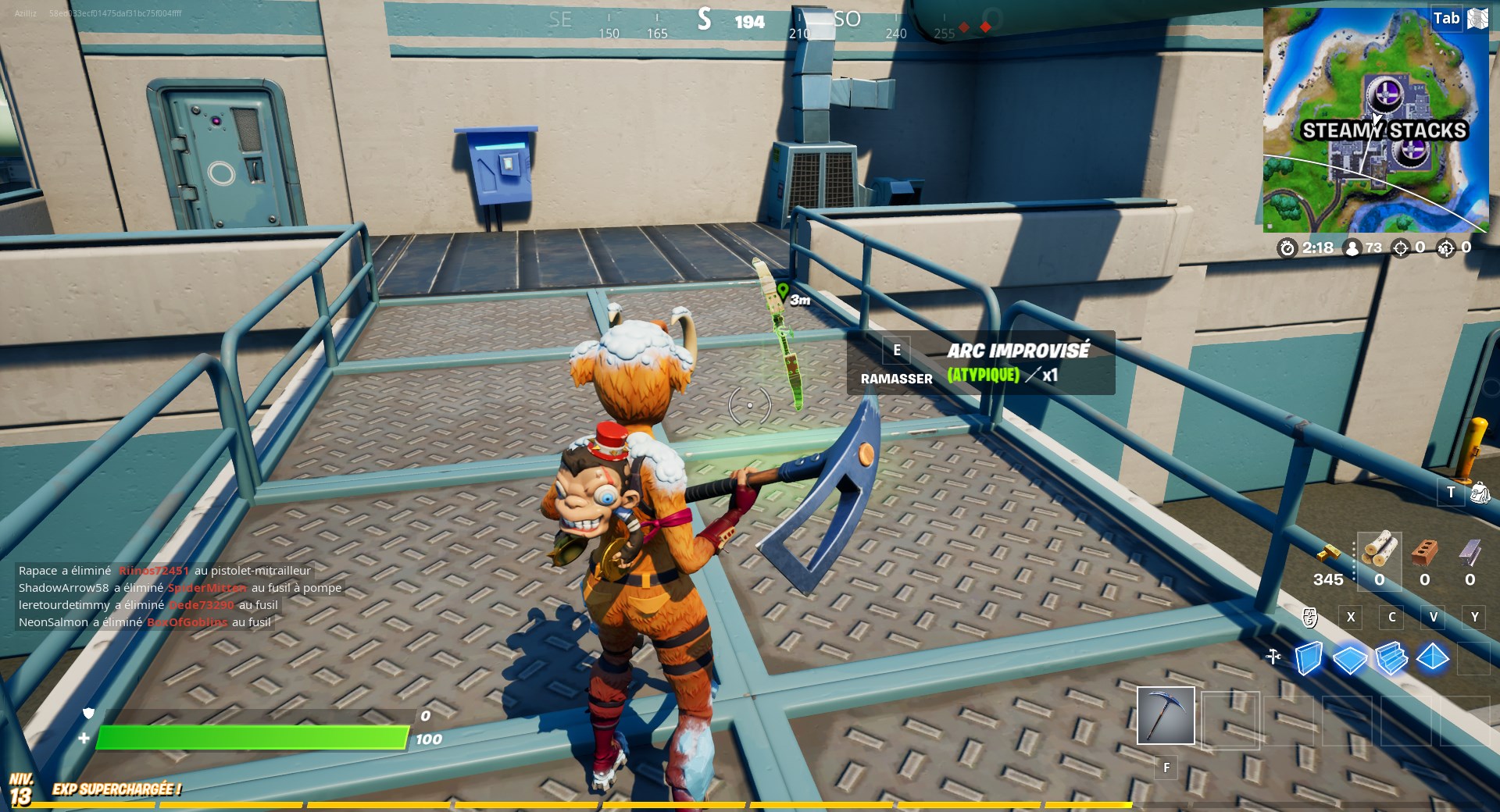This screenshot has height=812, width=1500.
Task: Select the stairs build piece bound to V
Action: pos(1392,660)
